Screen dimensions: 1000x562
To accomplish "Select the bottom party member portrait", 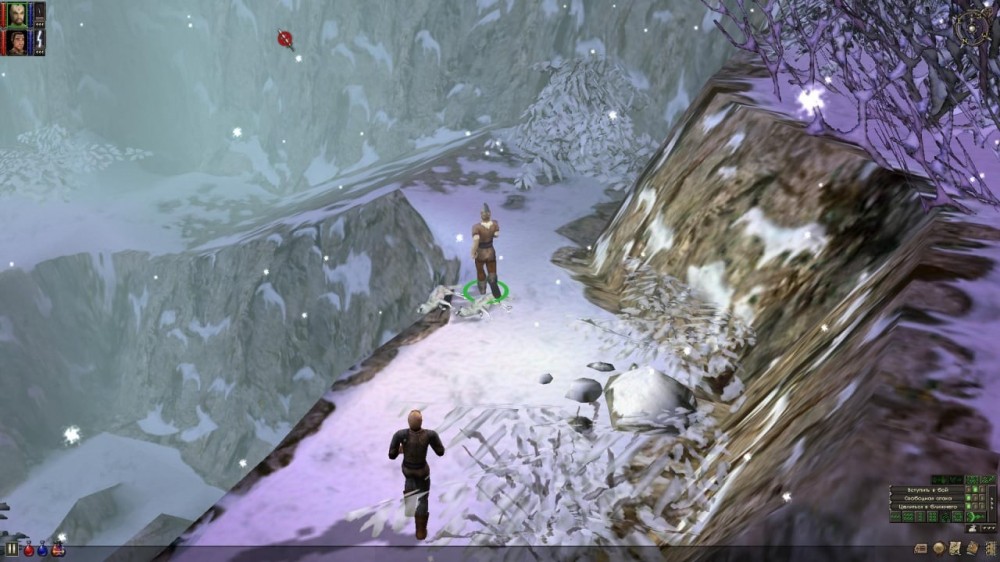I will [x=17, y=42].
